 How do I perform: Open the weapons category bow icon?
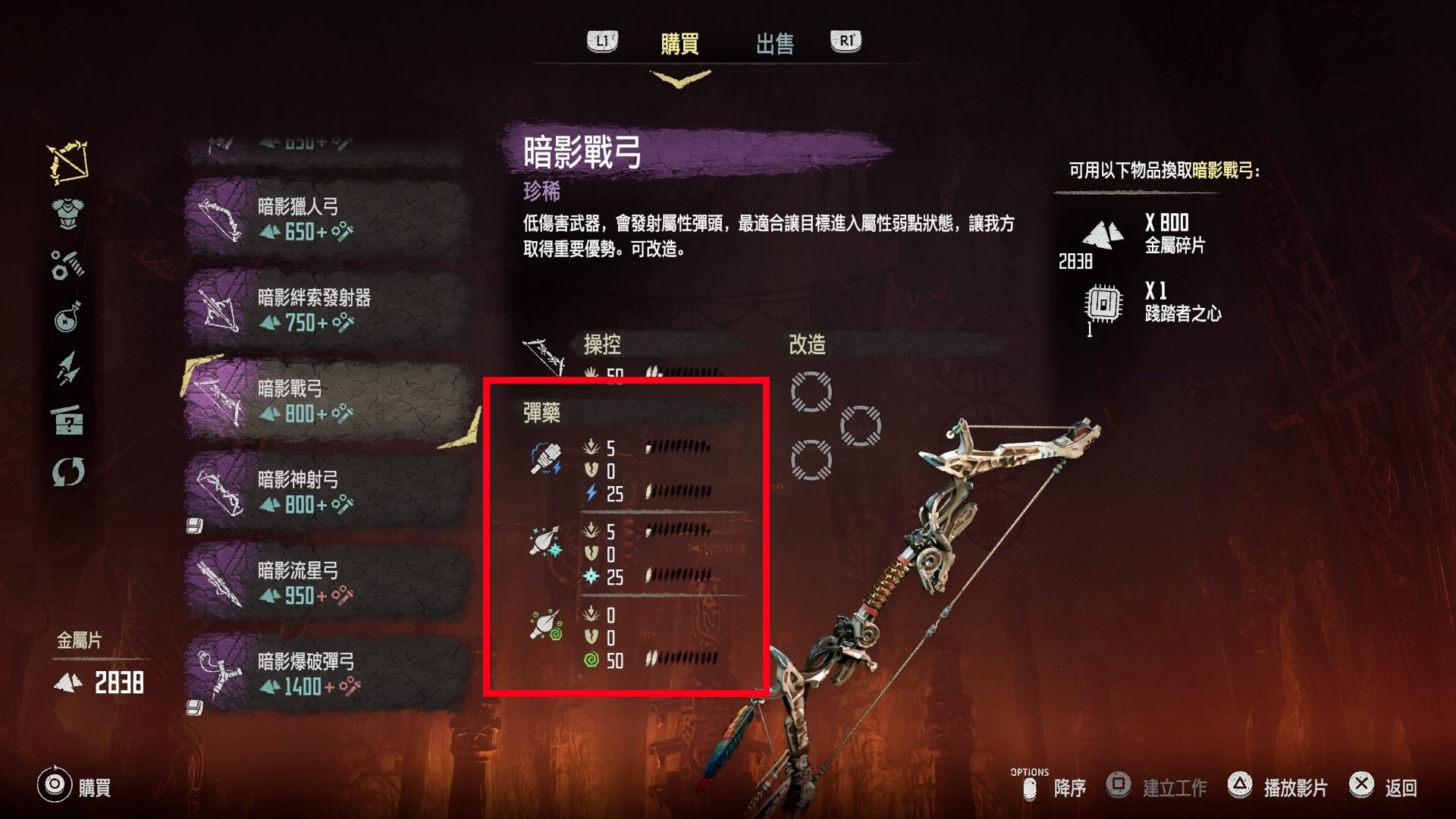68,162
